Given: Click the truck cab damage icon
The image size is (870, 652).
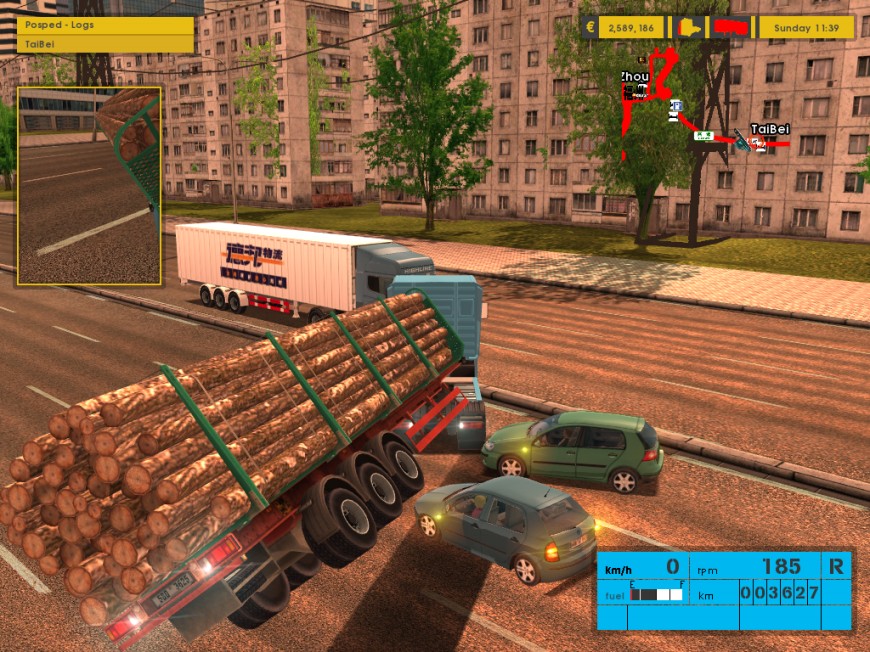Looking at the screenshot, I should pos(689,27).
